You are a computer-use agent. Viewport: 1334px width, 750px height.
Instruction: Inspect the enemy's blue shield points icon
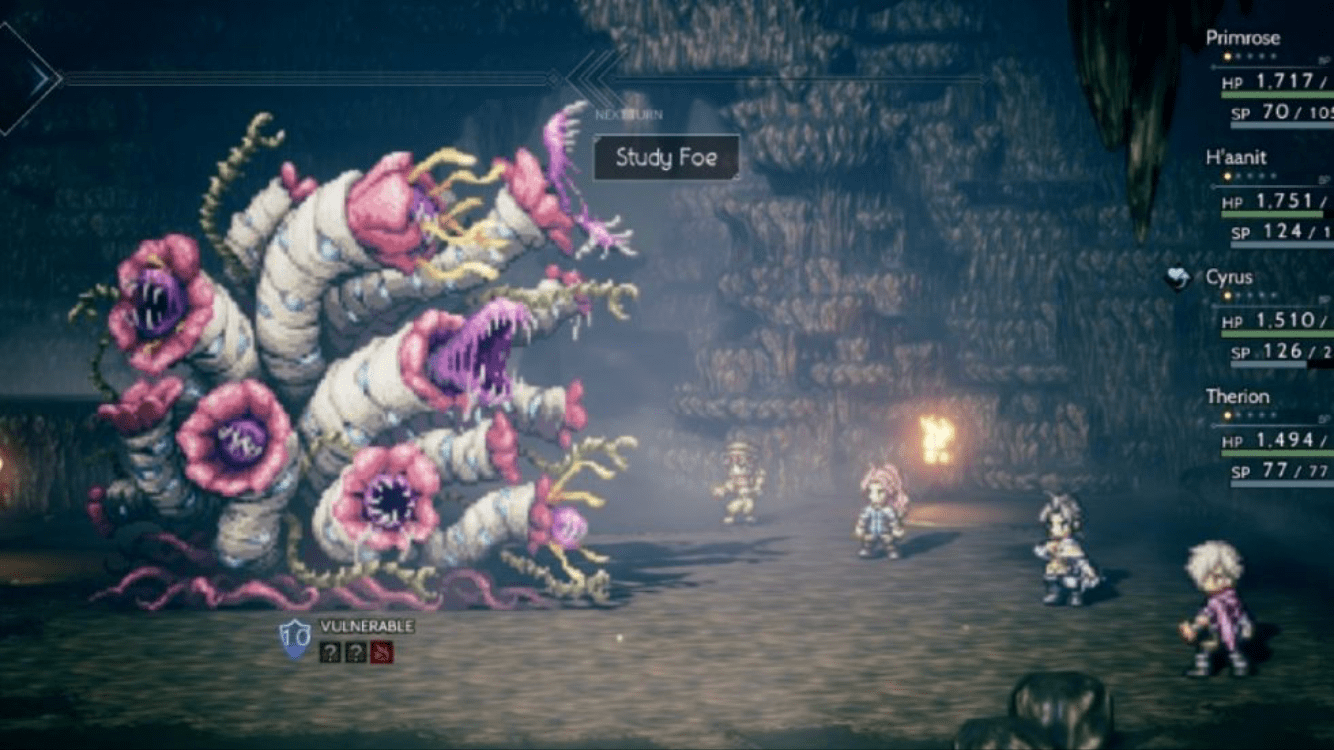pyautogui.click(x=294, y=639)
